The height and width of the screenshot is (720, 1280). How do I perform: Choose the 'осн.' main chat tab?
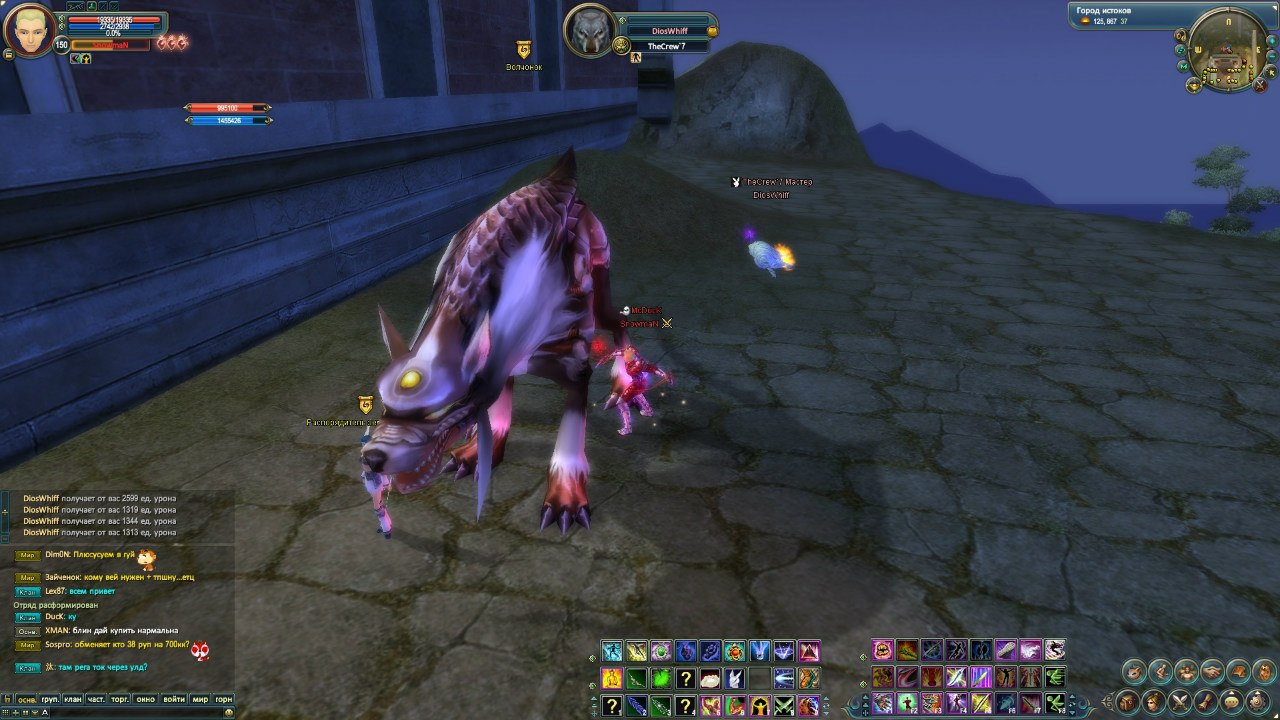point(26,699)
